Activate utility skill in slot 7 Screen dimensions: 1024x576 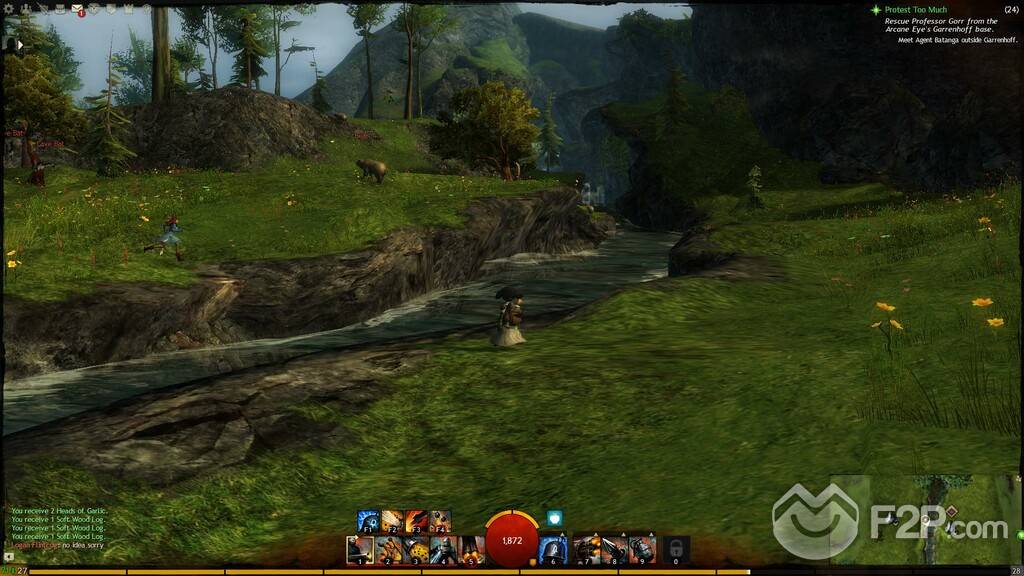(586, 549)
